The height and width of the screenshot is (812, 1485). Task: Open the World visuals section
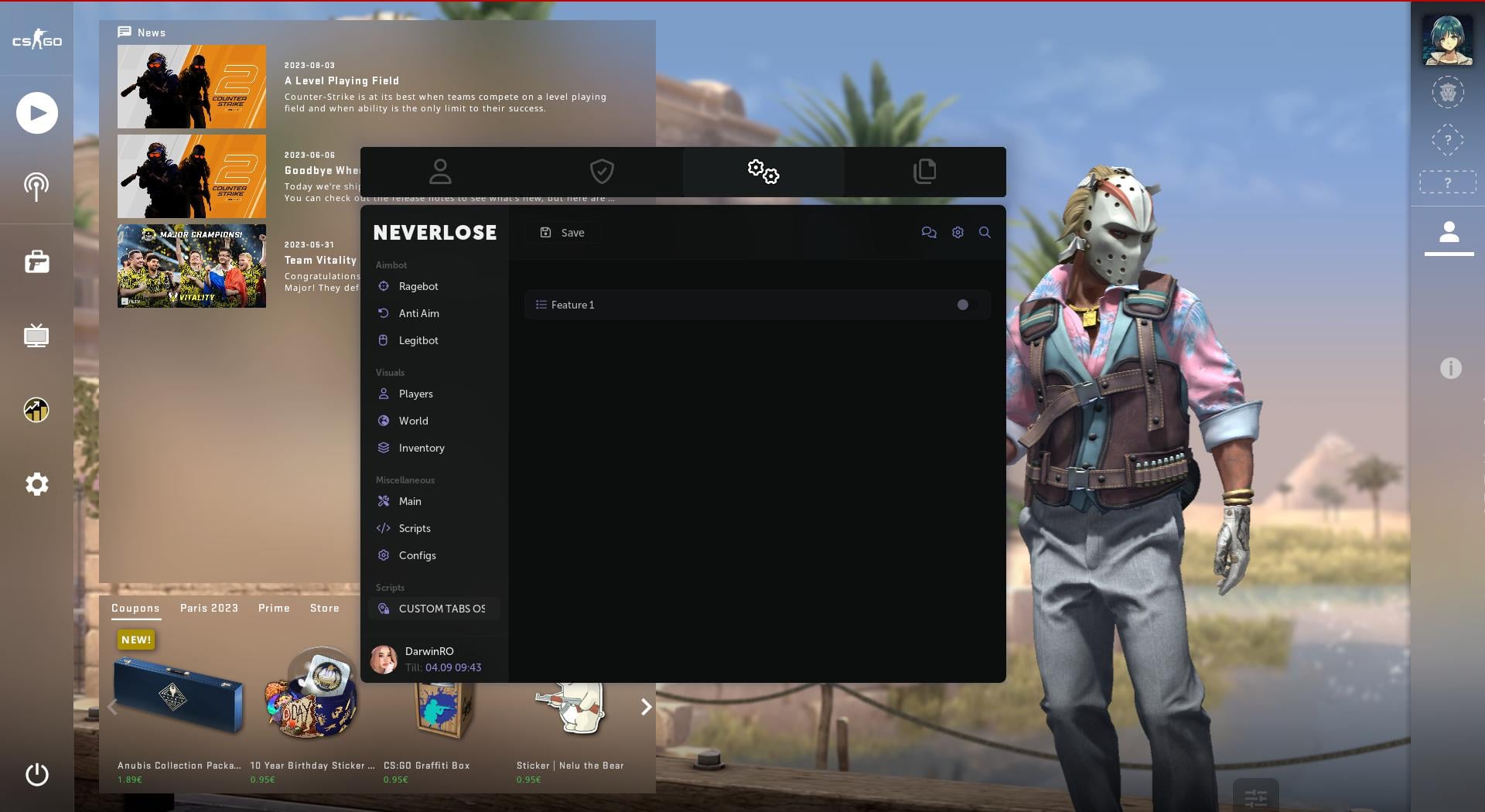click(x=413, y=421)
